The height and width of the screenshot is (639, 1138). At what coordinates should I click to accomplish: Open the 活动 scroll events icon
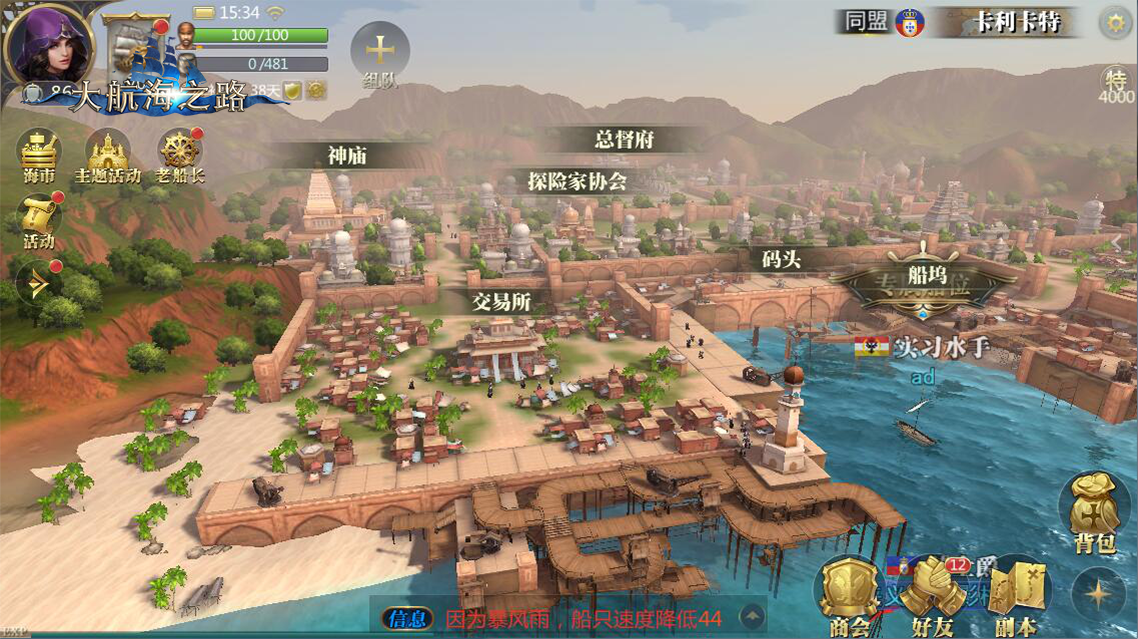click(39, 220)
